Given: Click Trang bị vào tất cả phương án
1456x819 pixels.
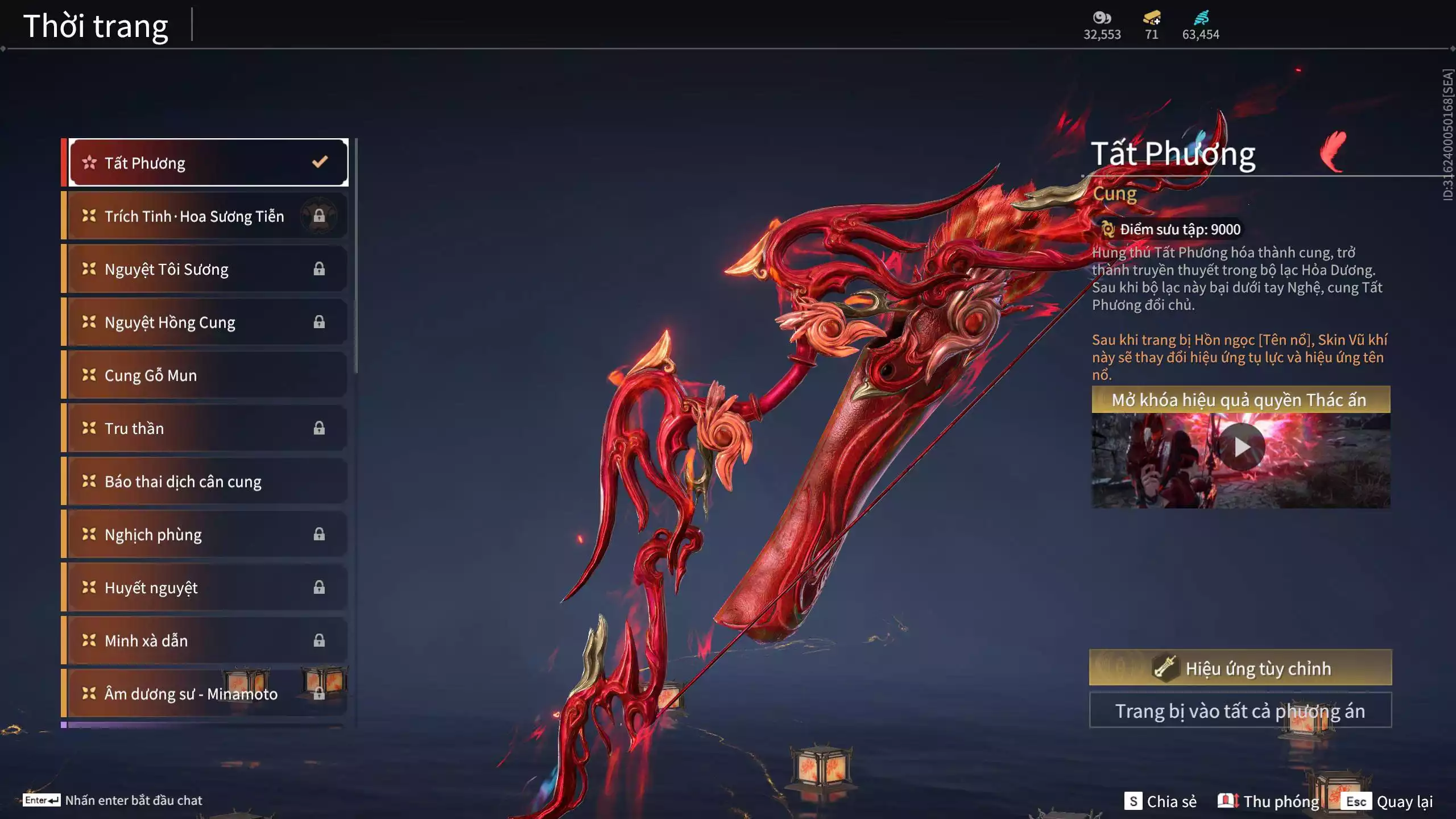Looking at the screenshot, I should click(1240, 710).
